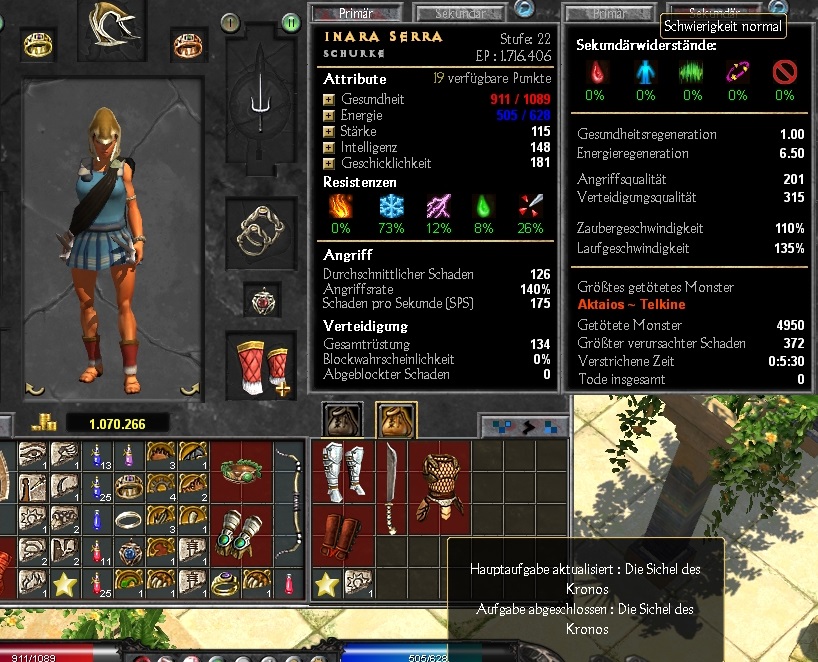Select the equipped red leg greaves
818x662 pixels.
tap(262, 366)
